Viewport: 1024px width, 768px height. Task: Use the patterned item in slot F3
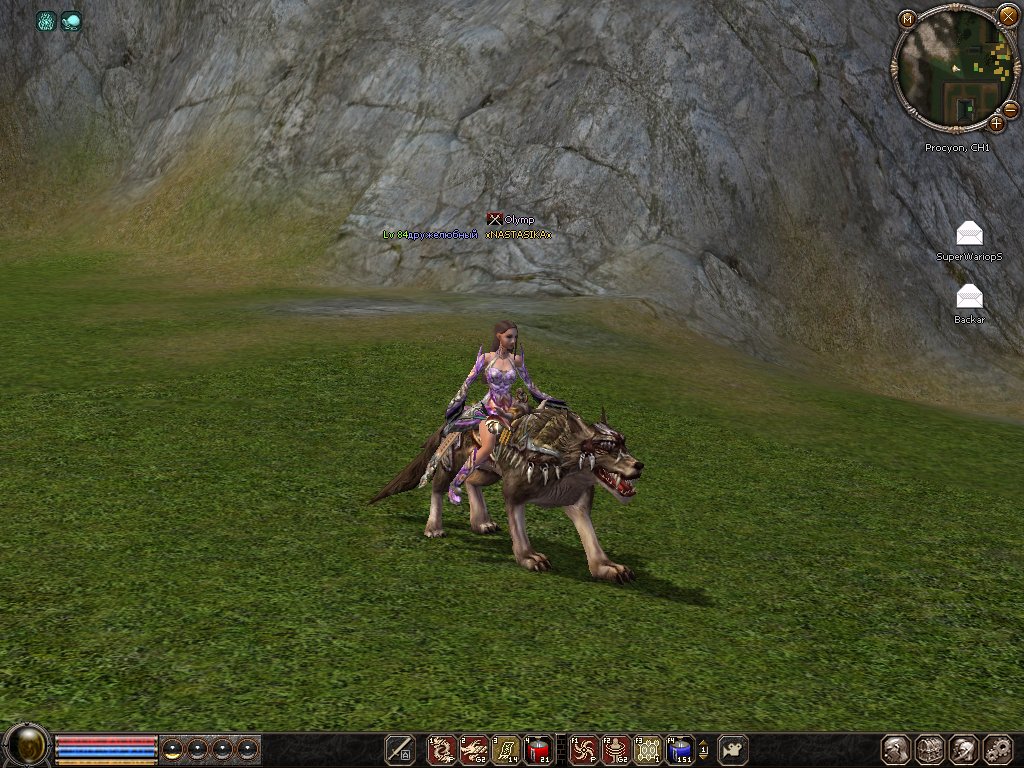(648, 749)
